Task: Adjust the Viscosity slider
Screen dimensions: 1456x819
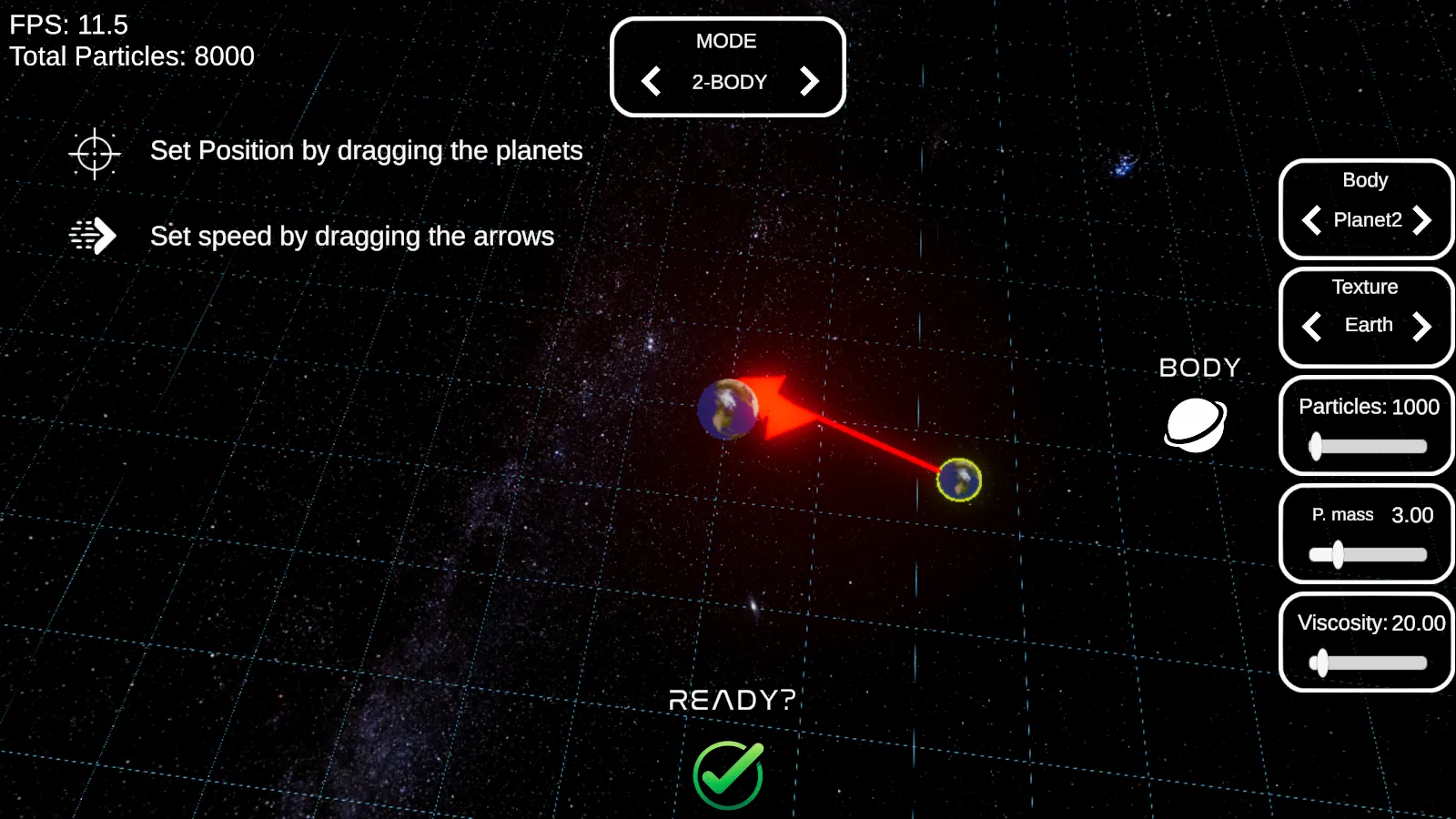Action: pos(1322,662)
